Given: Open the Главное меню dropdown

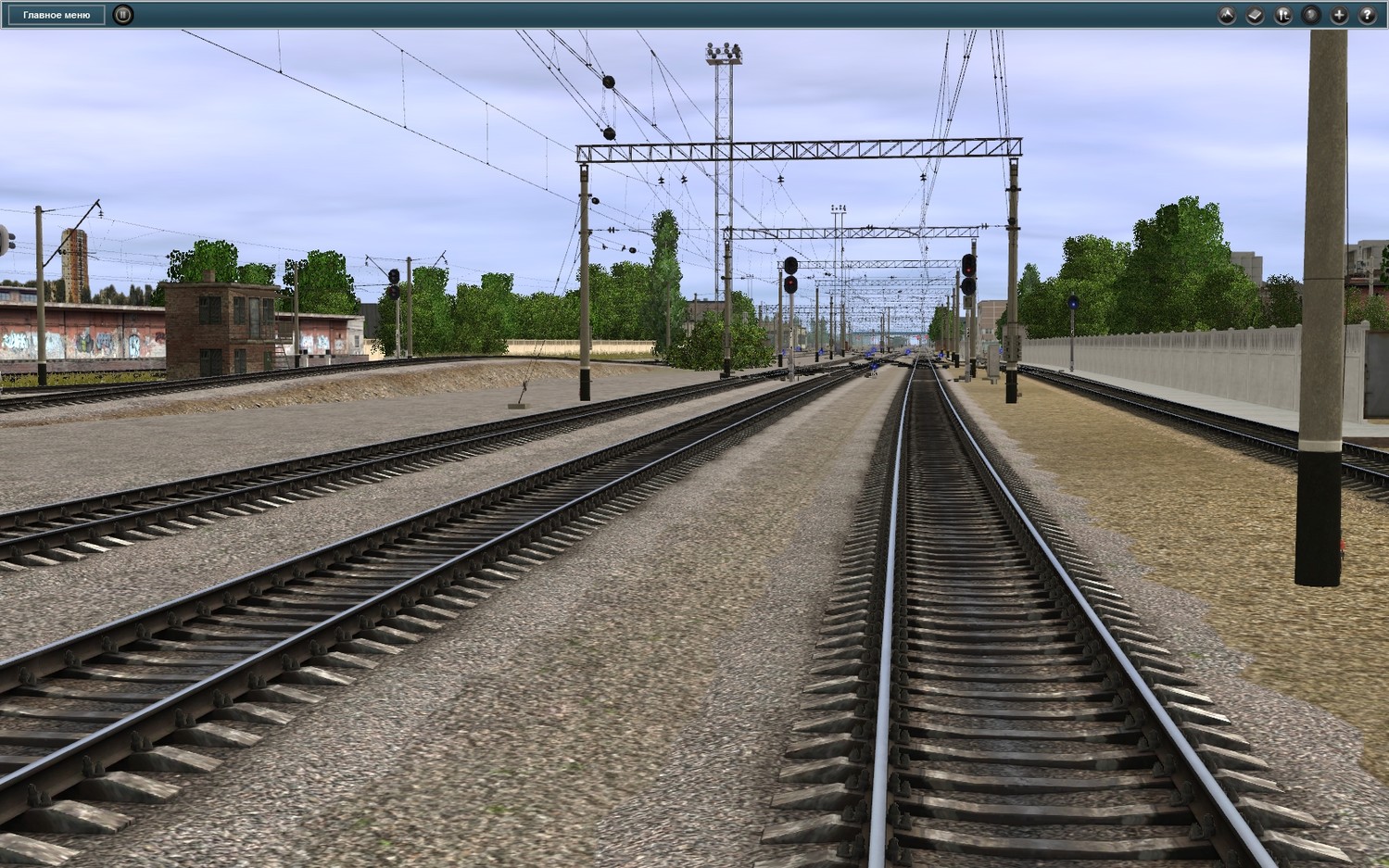Looking at the screenshot, I should pos(57,15).
